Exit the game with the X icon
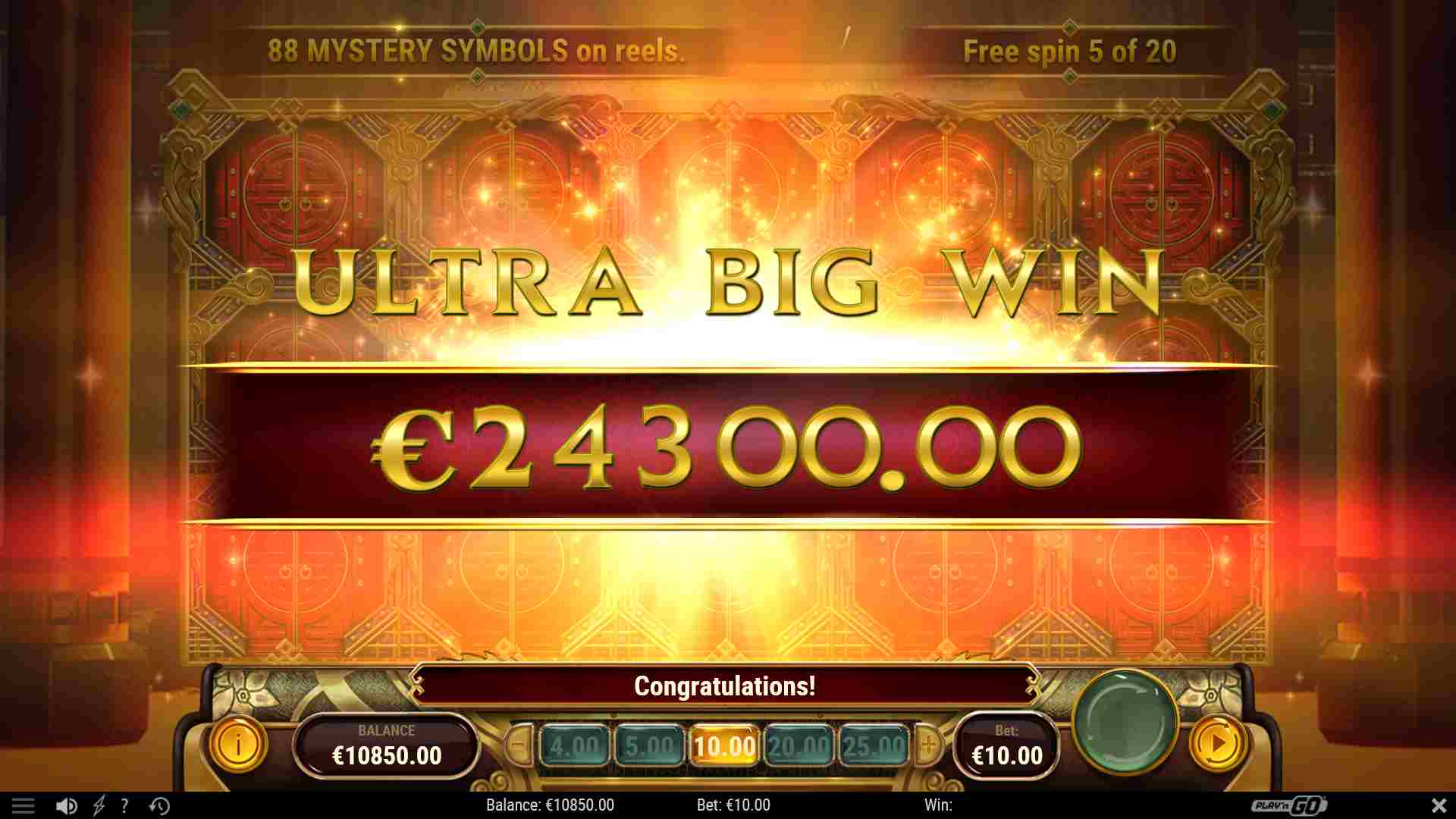Image resolution: width=1456 pixels, height=819 pixels. (1439, 805)
